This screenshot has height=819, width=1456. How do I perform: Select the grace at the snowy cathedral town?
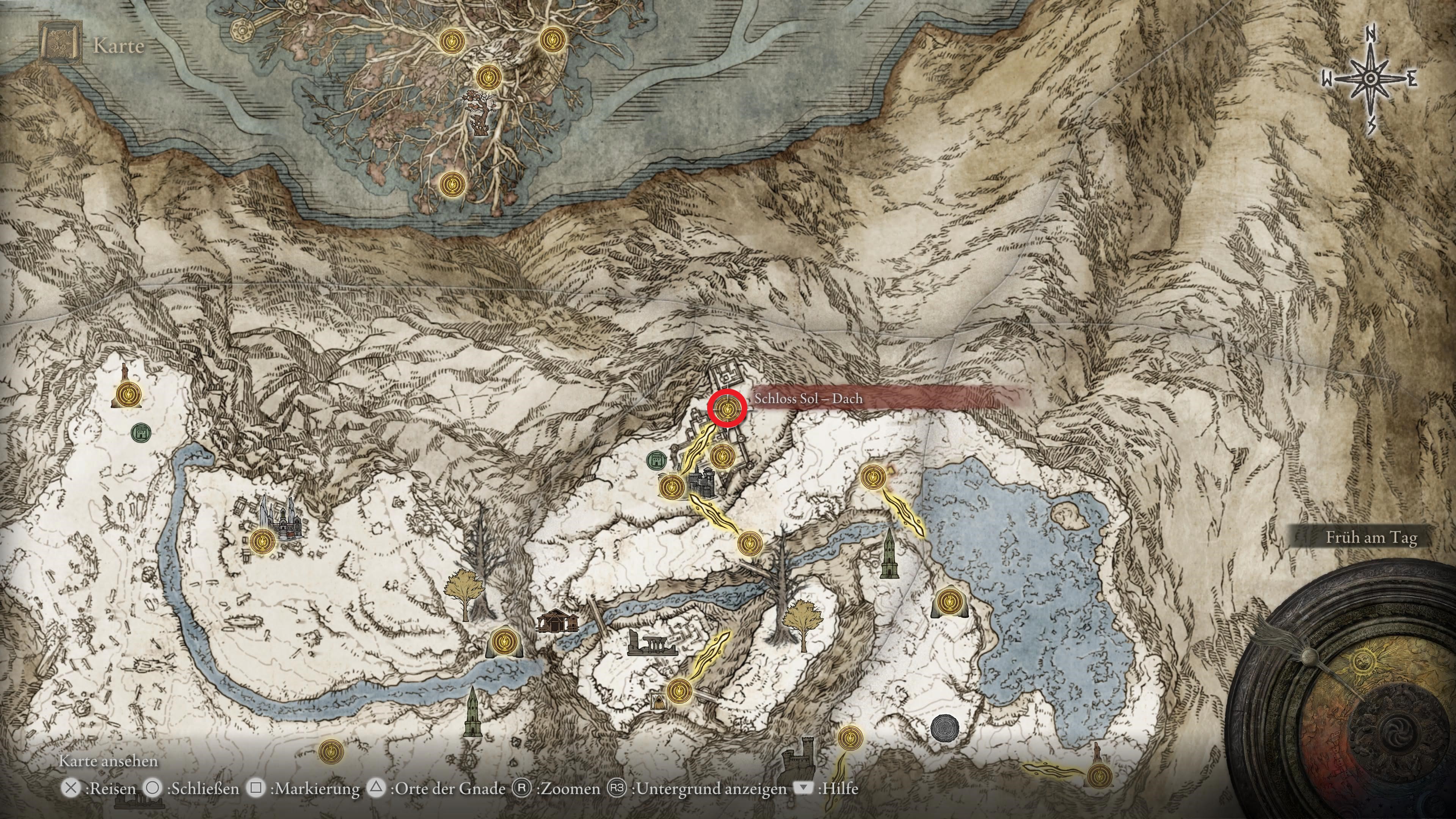click(262, 541)
